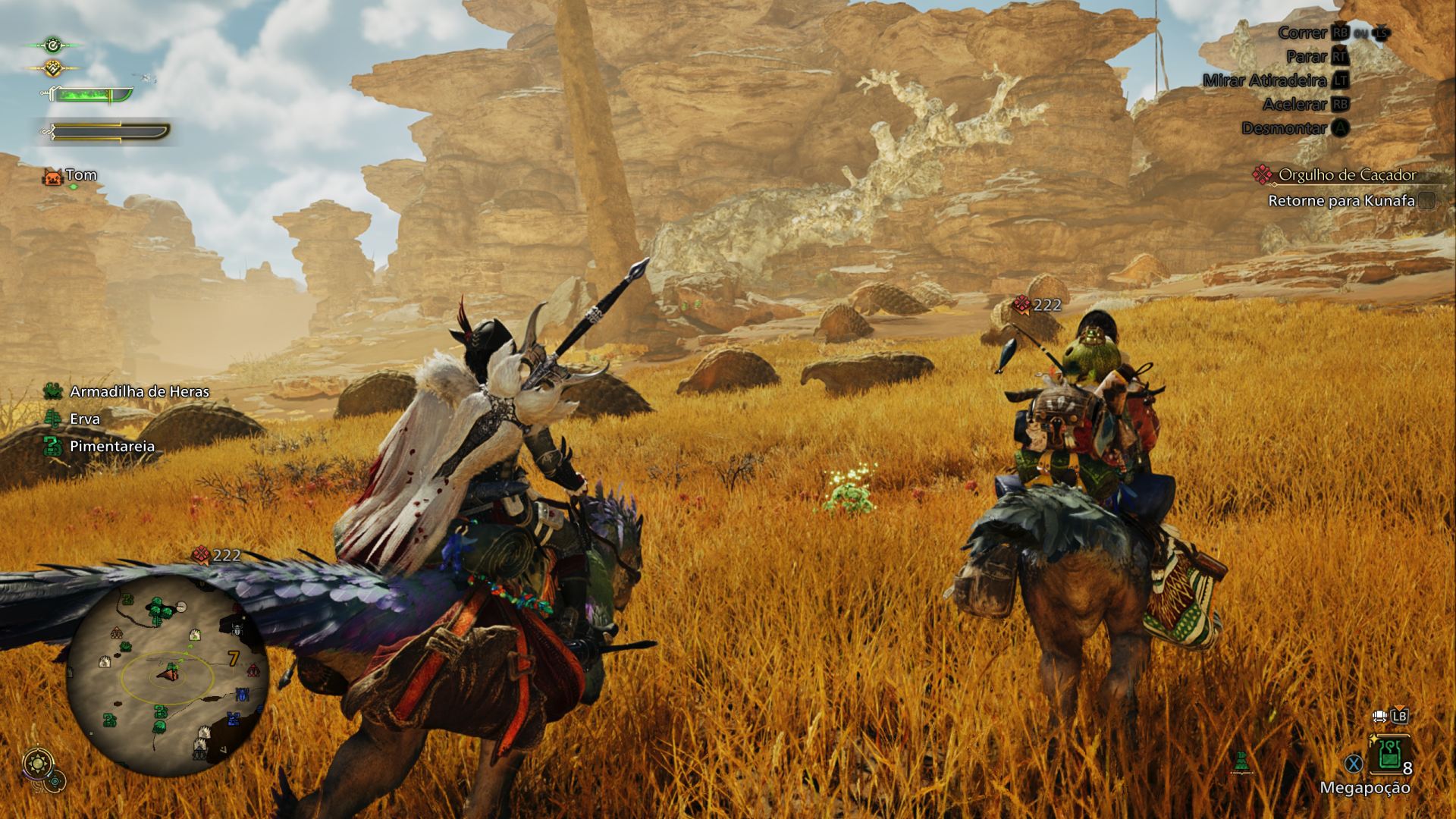Viewport: 1456px width, 819px height.
Task: Open the Orgulho de Caçador quest tracker
Action: 1346,175
